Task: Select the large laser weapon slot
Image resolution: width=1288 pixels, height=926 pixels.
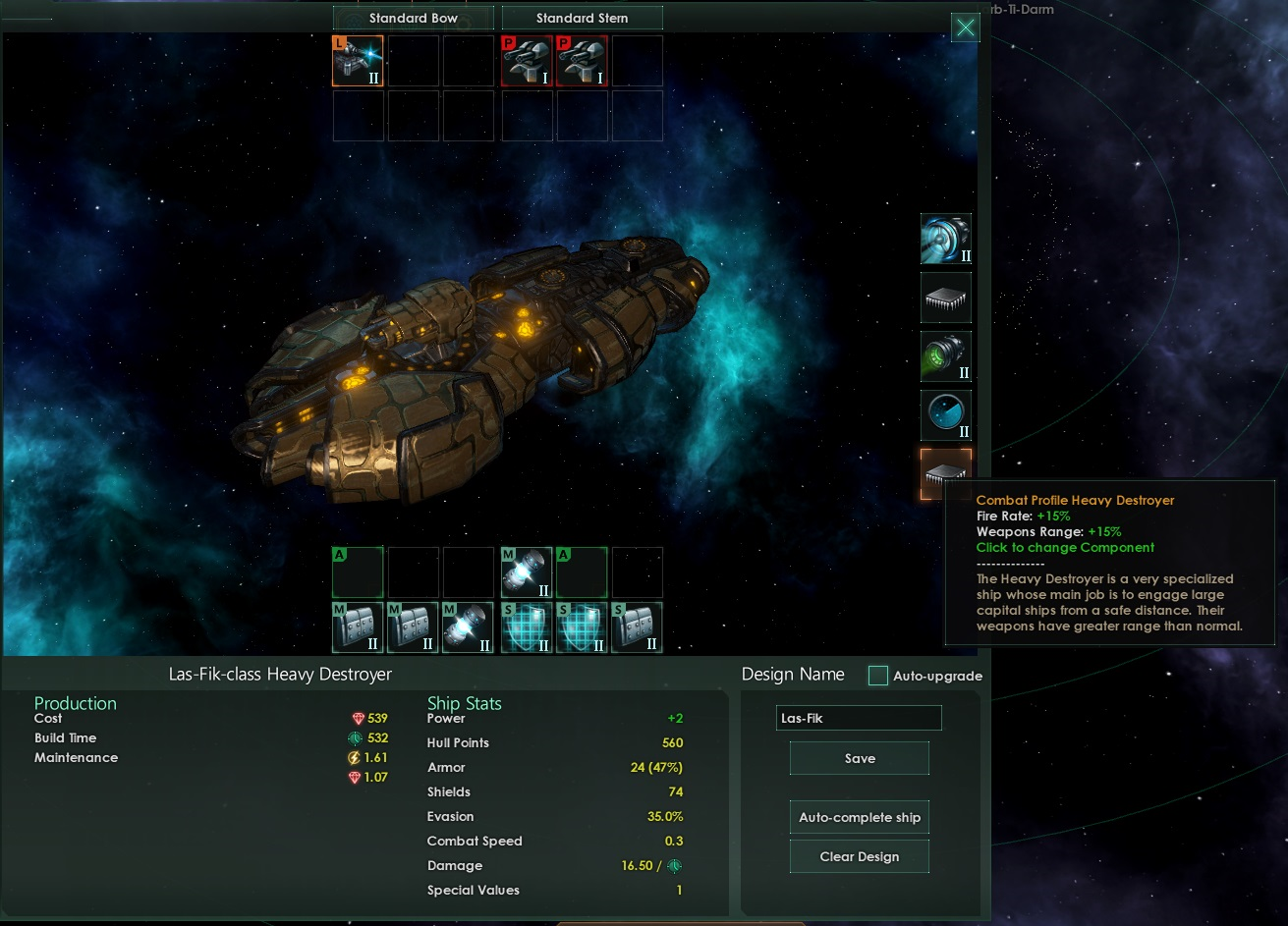Action: coord(358,61)
